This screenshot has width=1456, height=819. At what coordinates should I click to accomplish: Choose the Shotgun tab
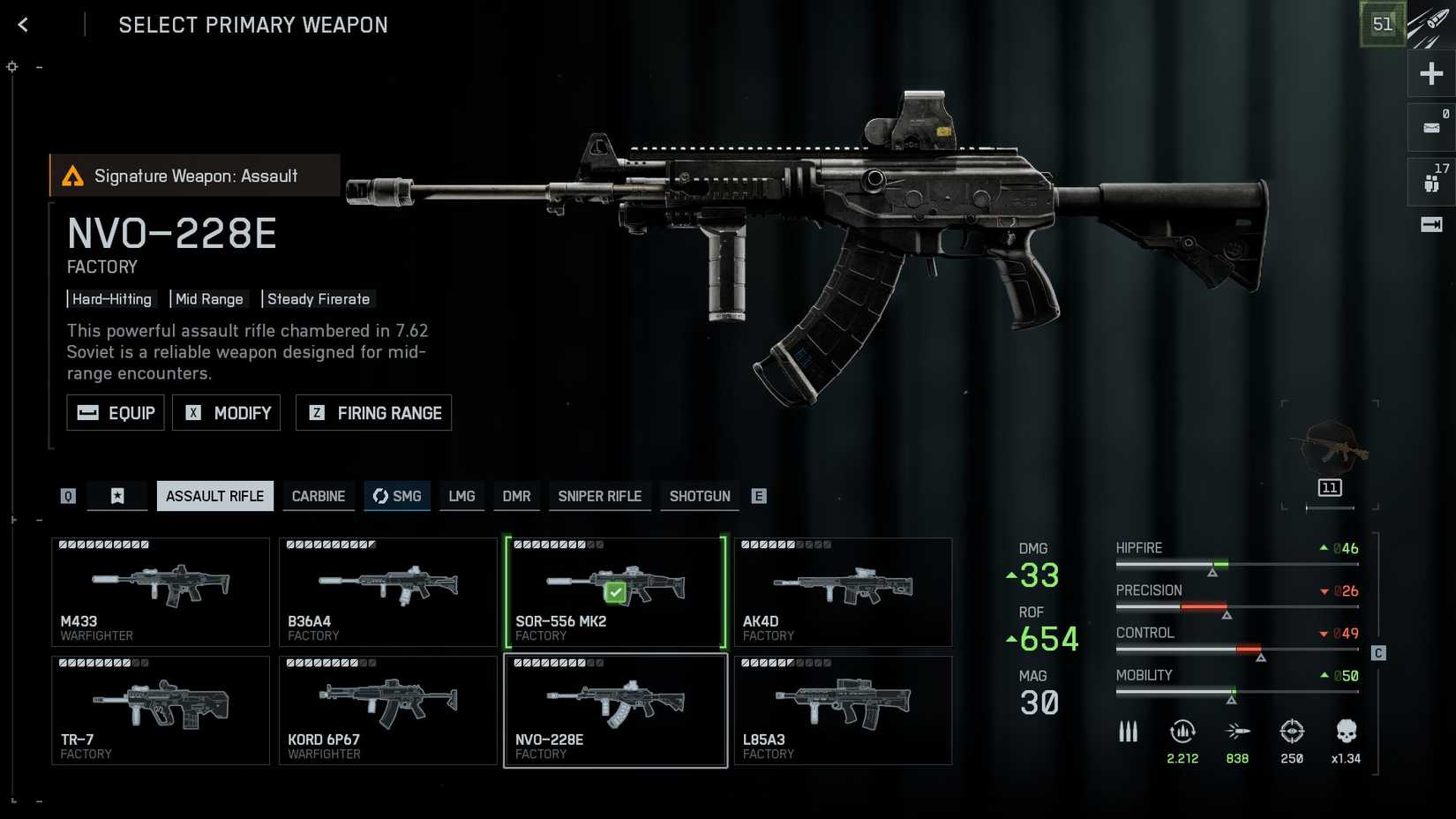pos(700,496)
